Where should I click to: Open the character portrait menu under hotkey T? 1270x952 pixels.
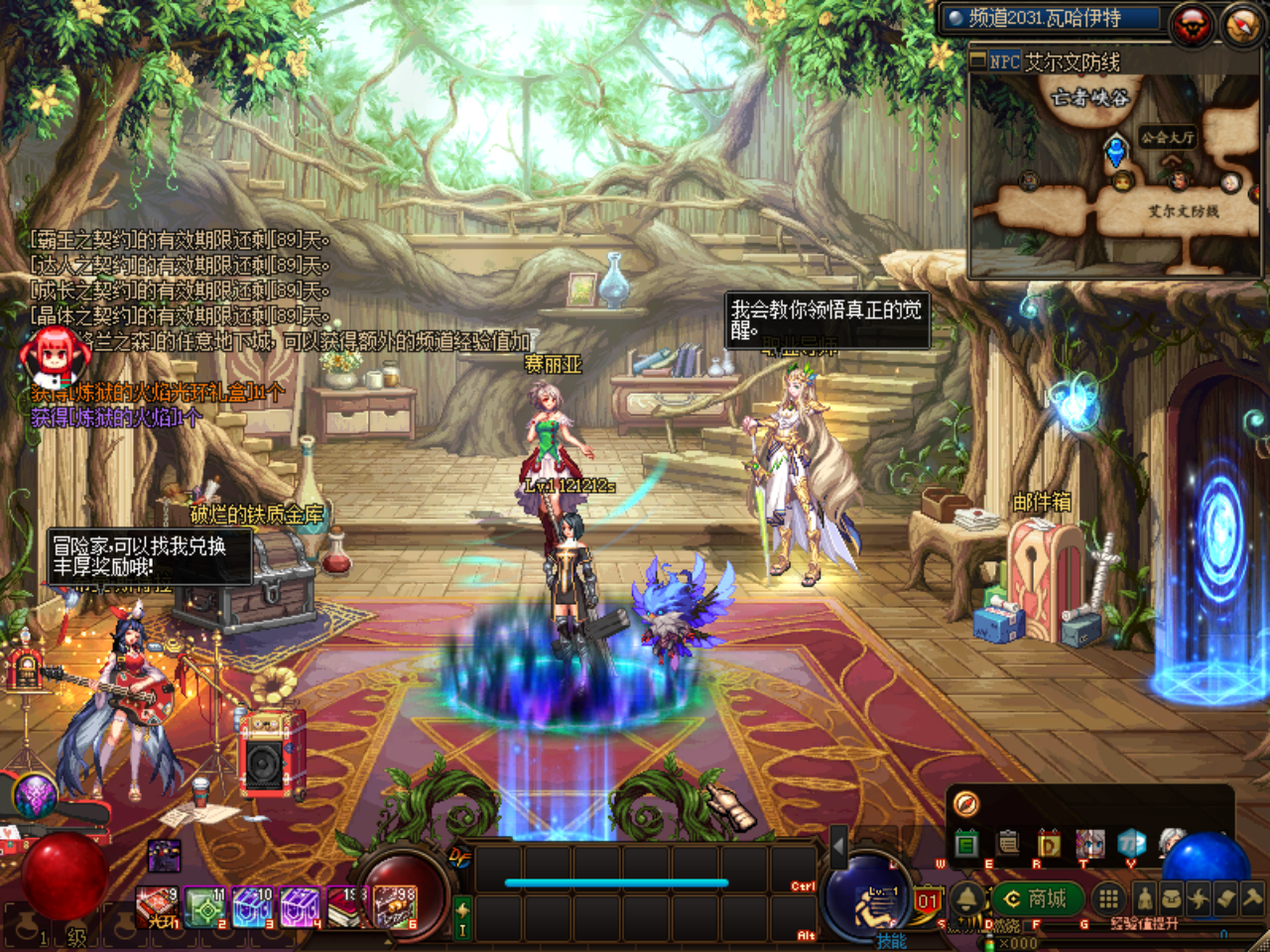[x=1091, y=844]
